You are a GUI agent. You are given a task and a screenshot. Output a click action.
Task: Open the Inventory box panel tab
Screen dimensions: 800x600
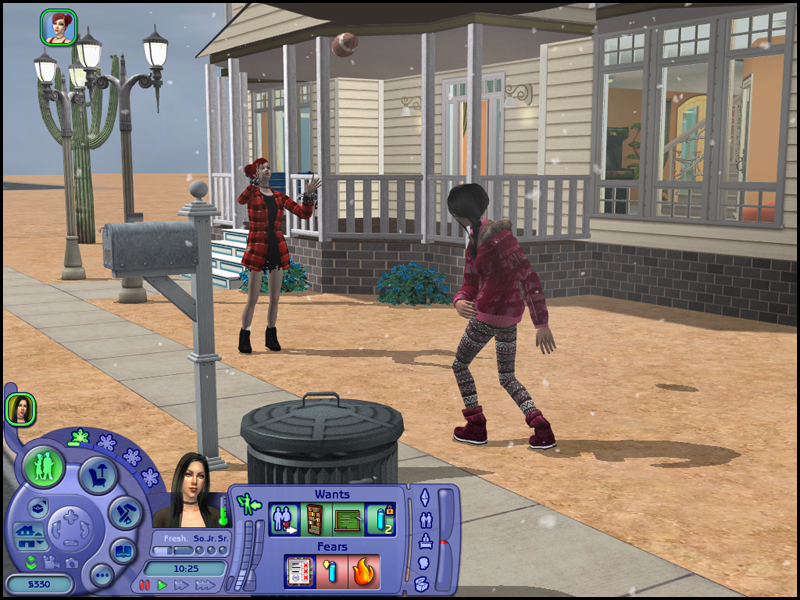pyautogui.click(x=422, y=586)
